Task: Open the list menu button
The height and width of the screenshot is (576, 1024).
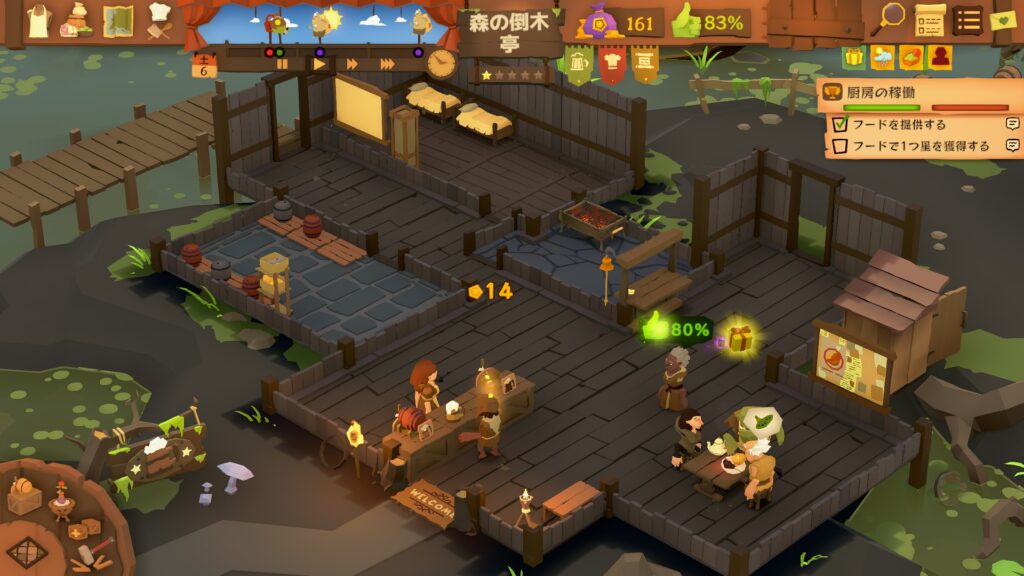Action: coord(967,19)
